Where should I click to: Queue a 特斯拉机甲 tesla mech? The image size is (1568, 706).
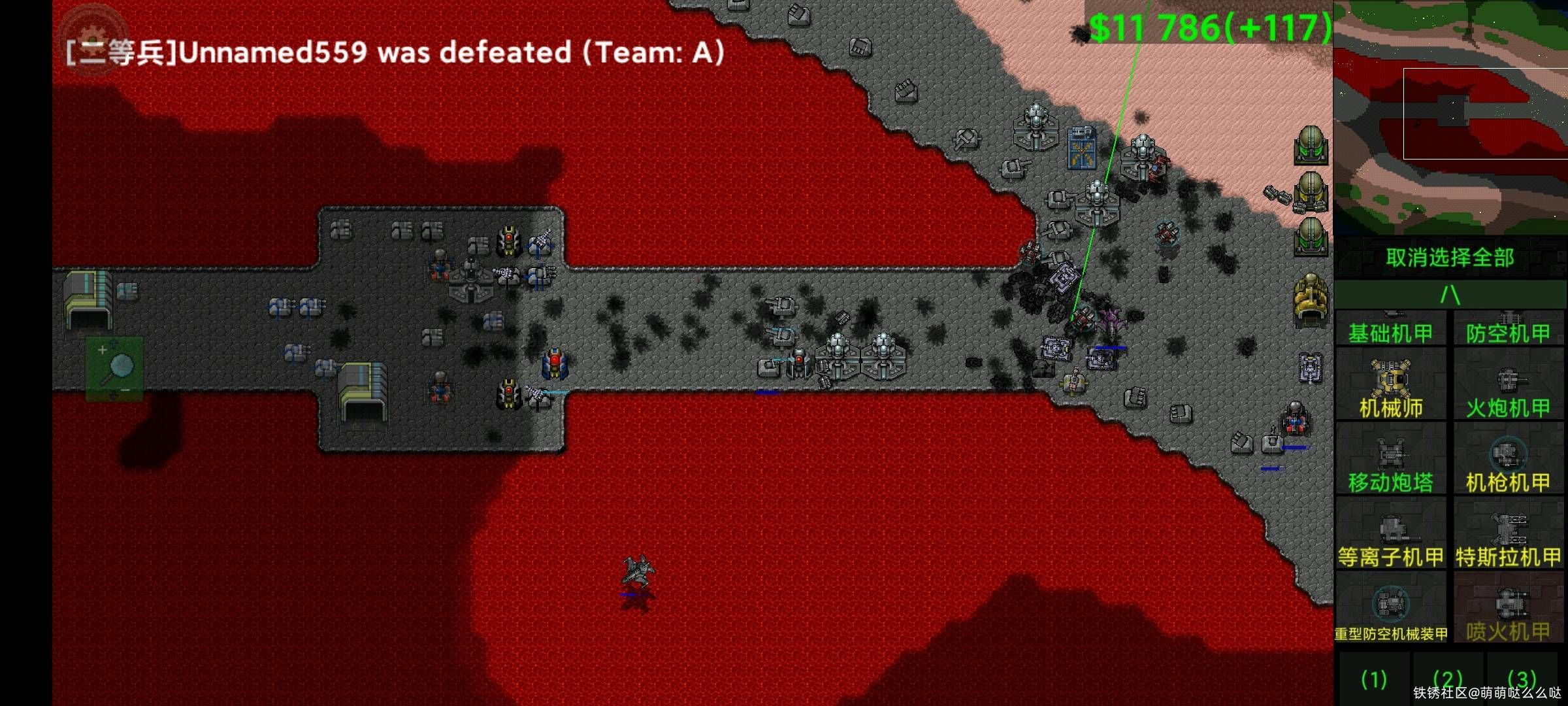pyautogui.click(x=1508, y=535)
